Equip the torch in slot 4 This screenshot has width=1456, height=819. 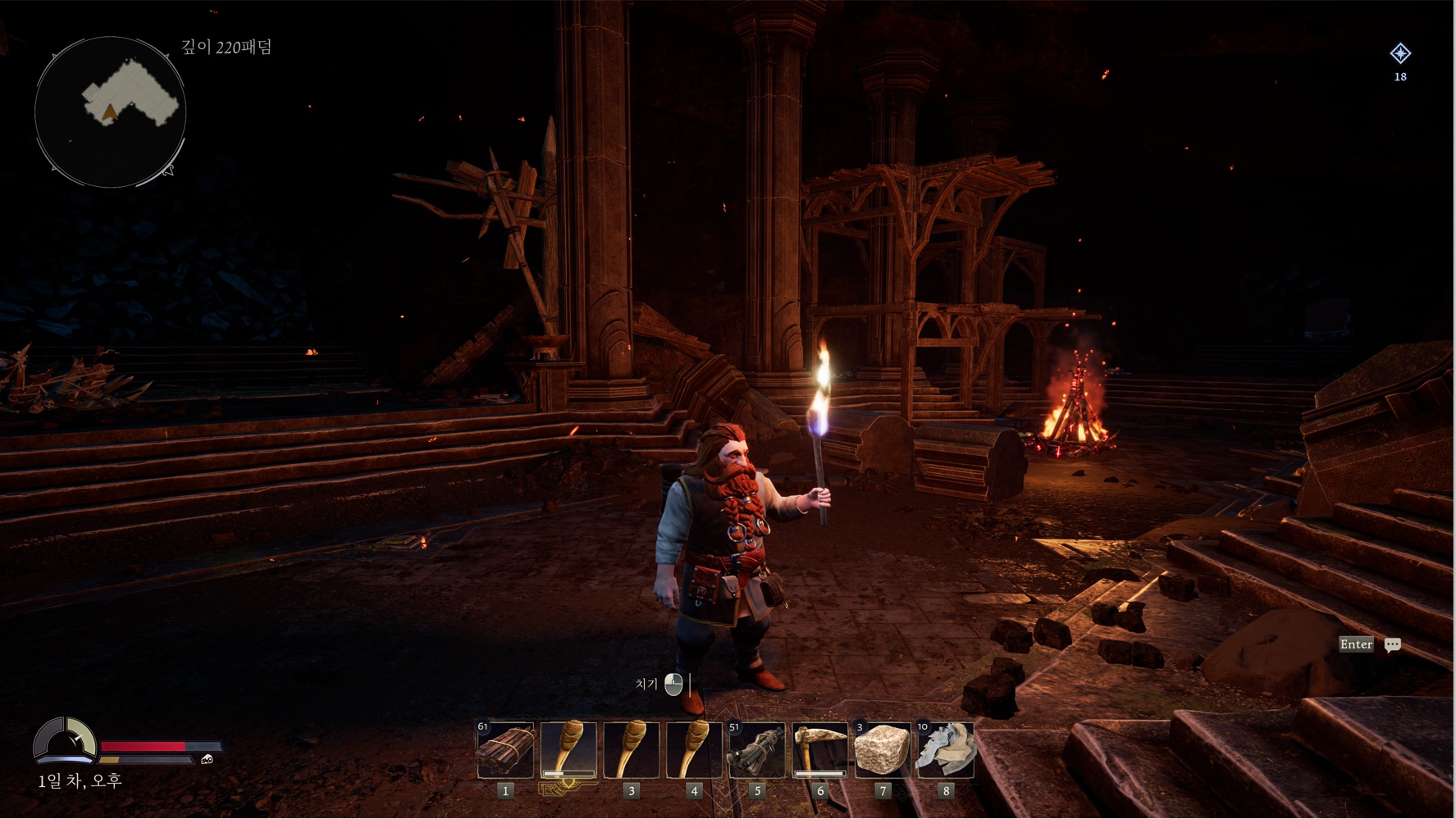click(694, 749)
